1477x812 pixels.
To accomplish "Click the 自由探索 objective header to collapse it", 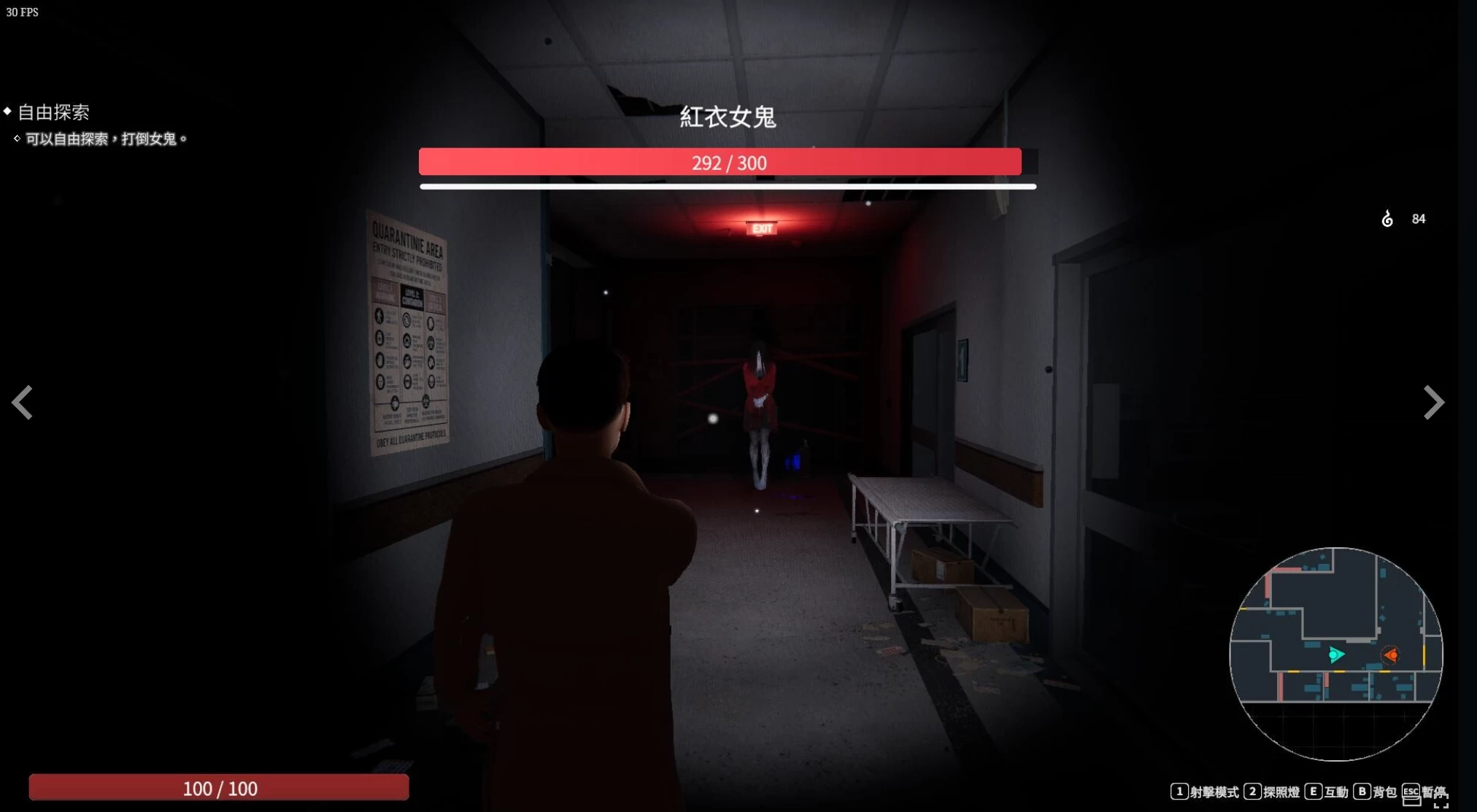I will tap(54, 112).
